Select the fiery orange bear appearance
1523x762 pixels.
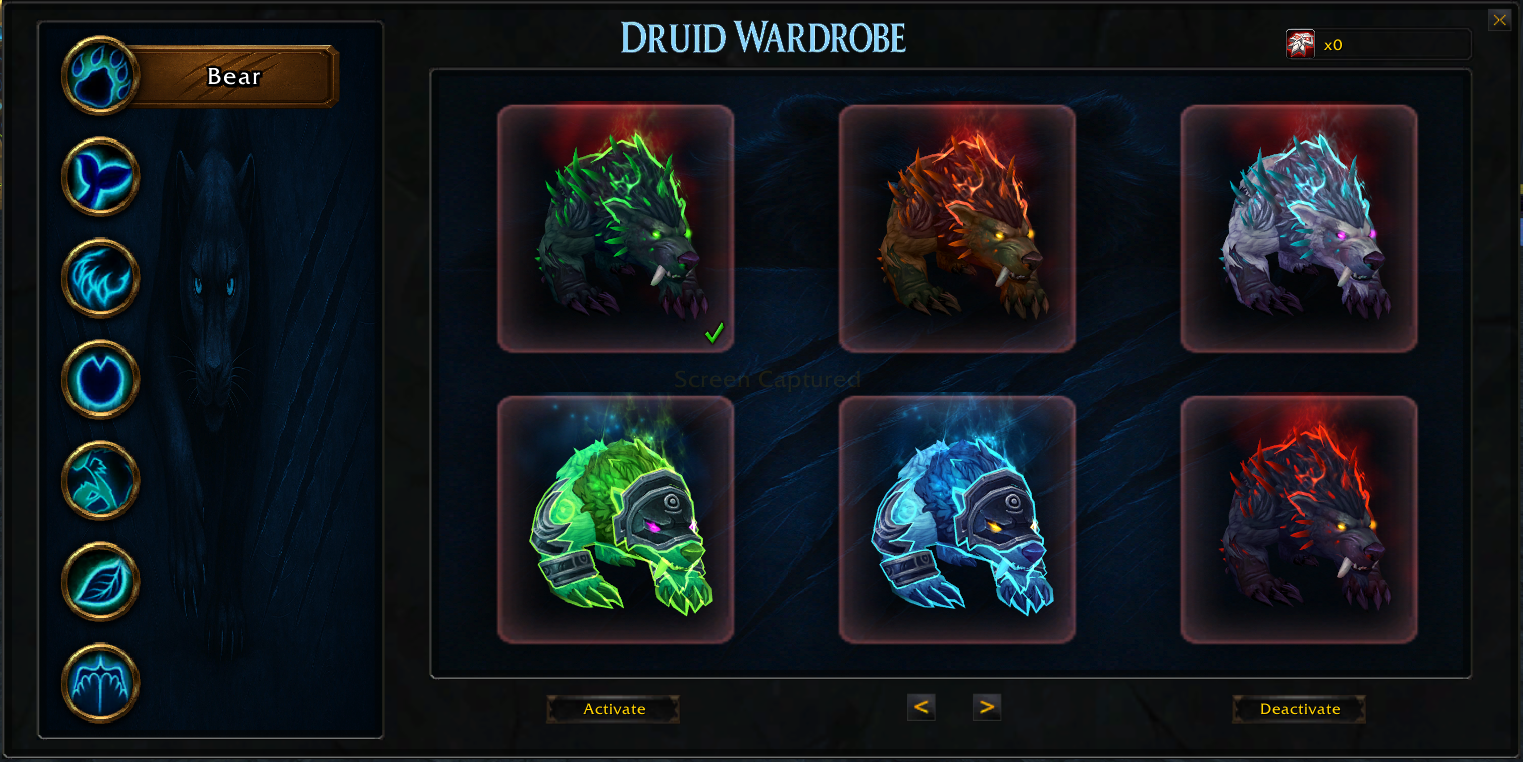click(x=957, y=228)
